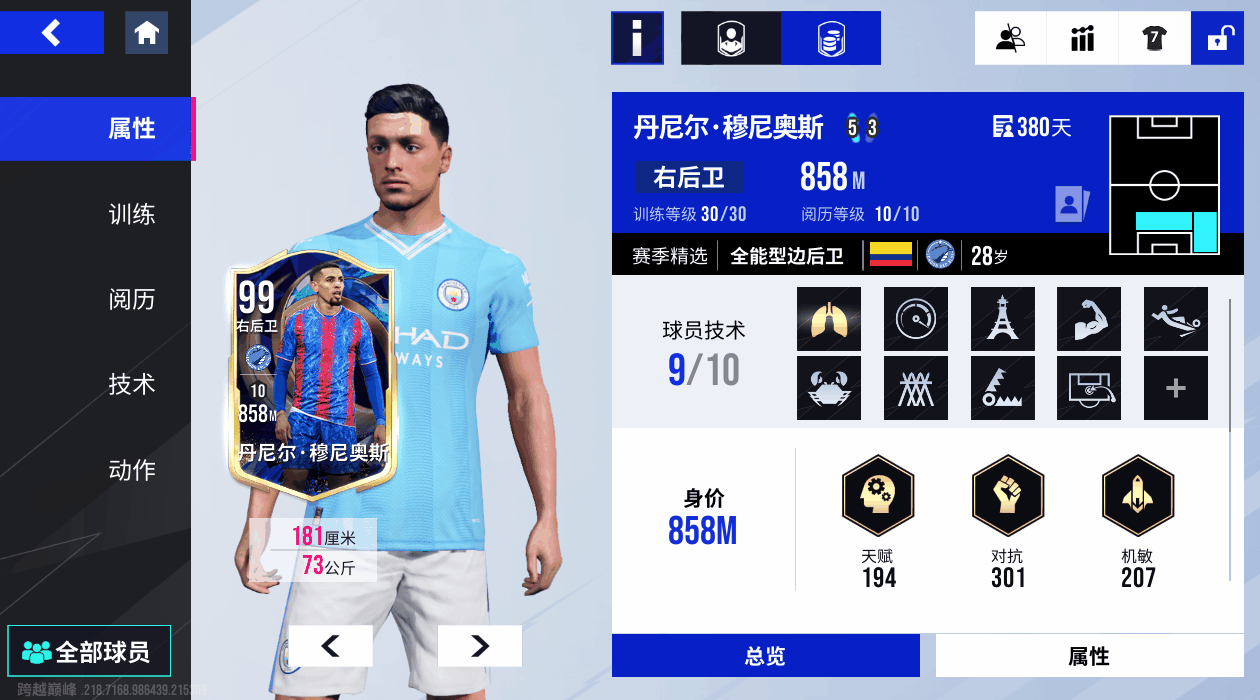
Task: Switch to the bottom 属性 attributes tab
Action: pos(1089,656)
